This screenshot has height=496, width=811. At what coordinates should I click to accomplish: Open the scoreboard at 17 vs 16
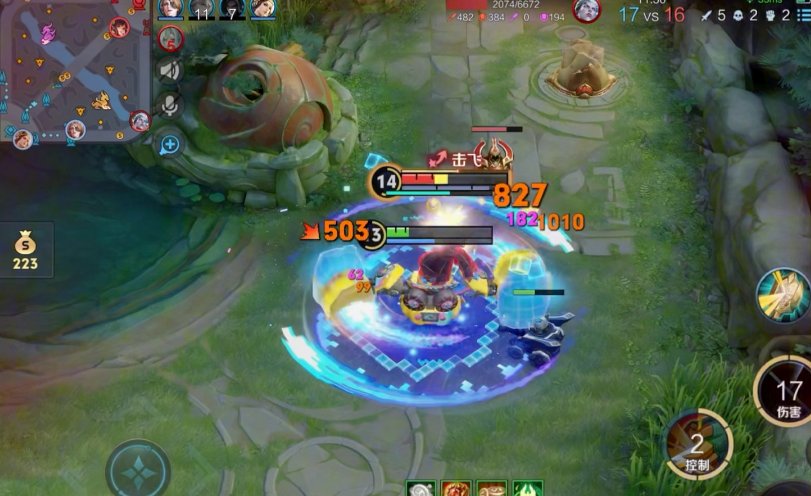pyautogui.click(x=651, y=14)
